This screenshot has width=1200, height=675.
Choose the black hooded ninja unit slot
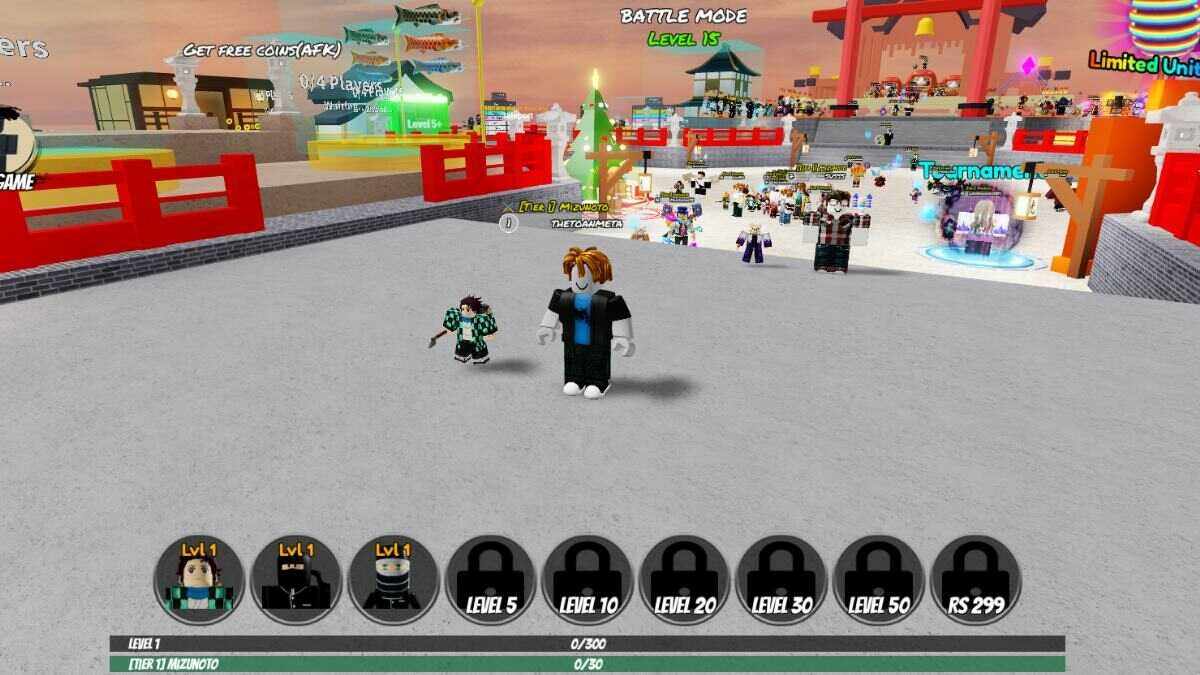tap(296, 580)
